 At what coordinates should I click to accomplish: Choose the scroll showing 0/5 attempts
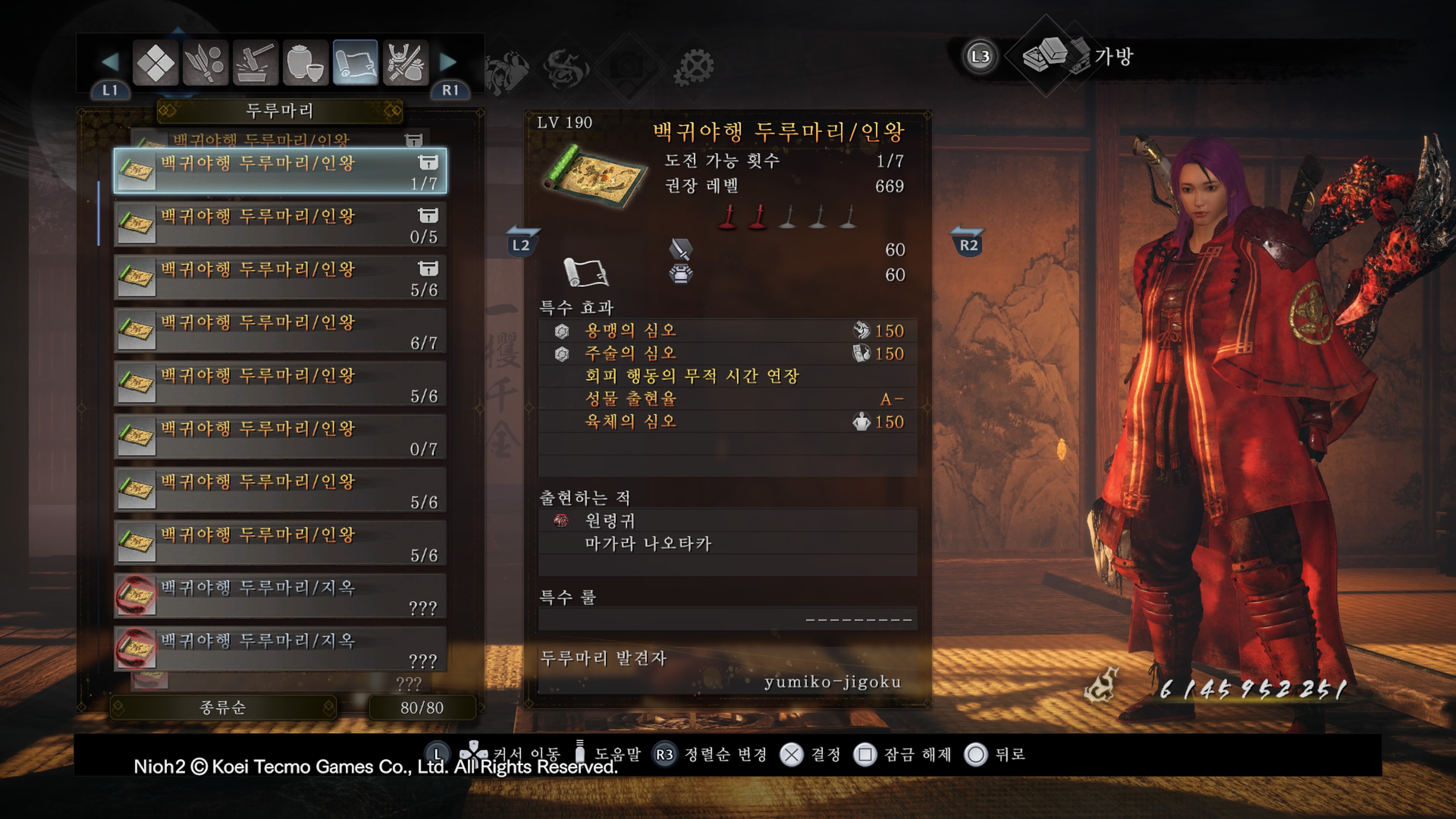coord(280,224)
